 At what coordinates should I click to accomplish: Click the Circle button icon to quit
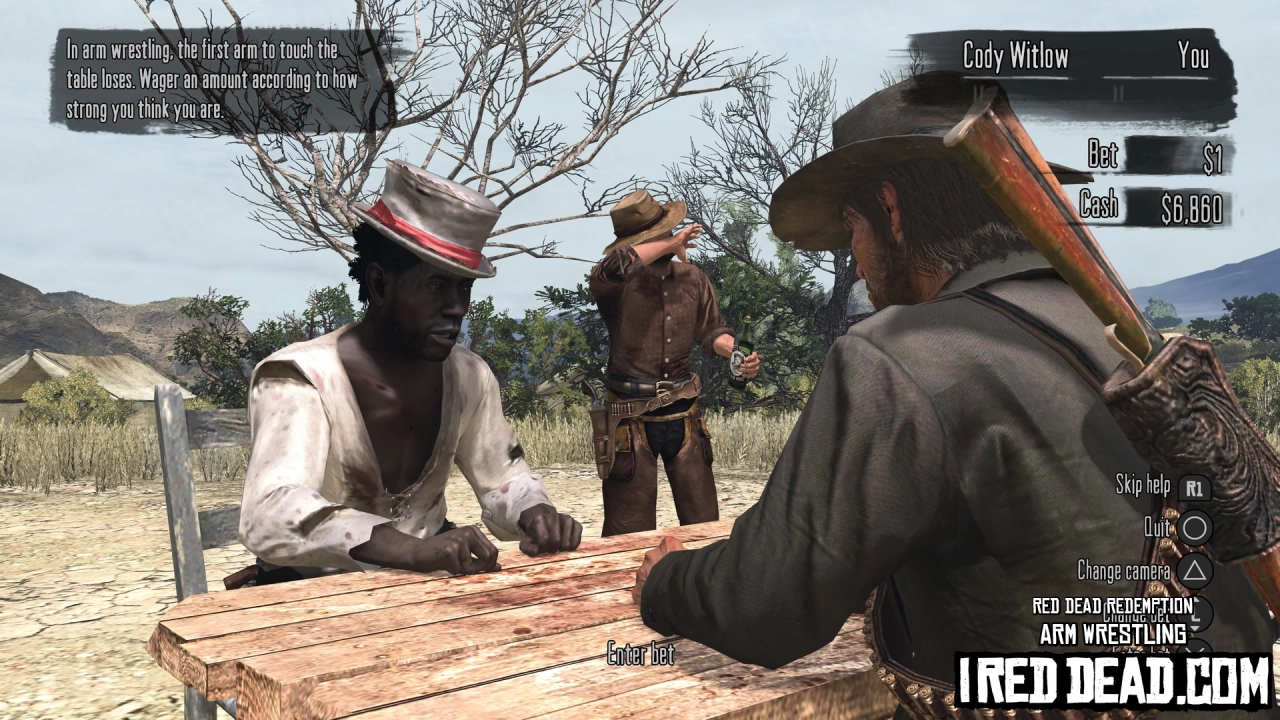coord(1195,525)
